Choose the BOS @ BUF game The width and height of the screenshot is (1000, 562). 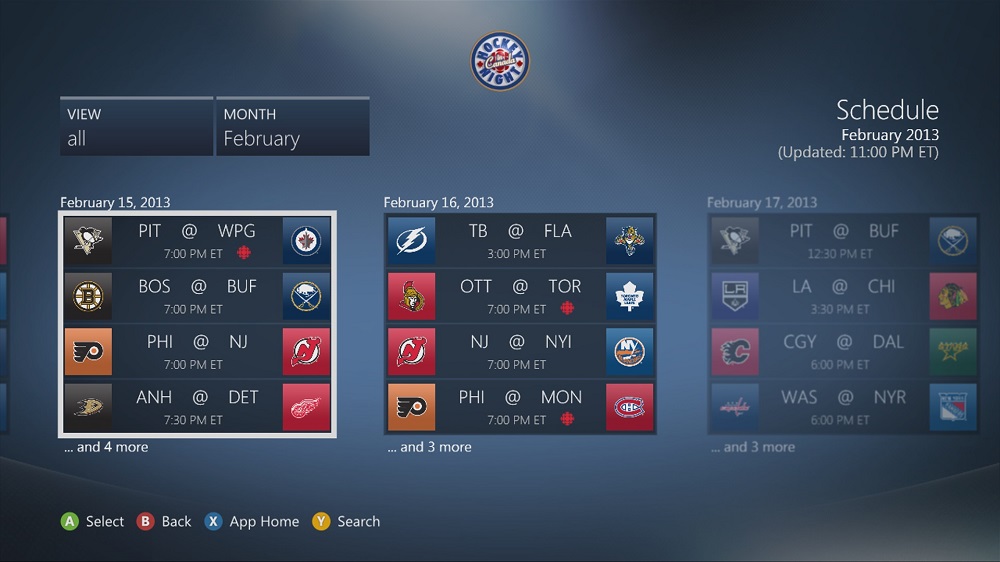tap(197, 296)
